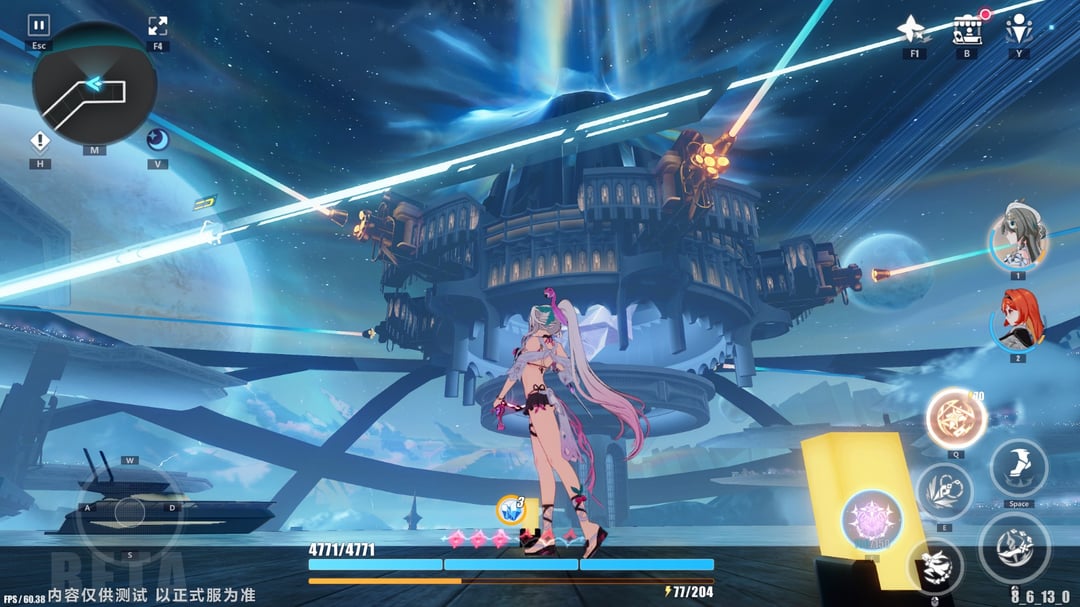Pause the game with the pause button
The height and width of the screenshot is (607, 1080).
coord(39,25)
